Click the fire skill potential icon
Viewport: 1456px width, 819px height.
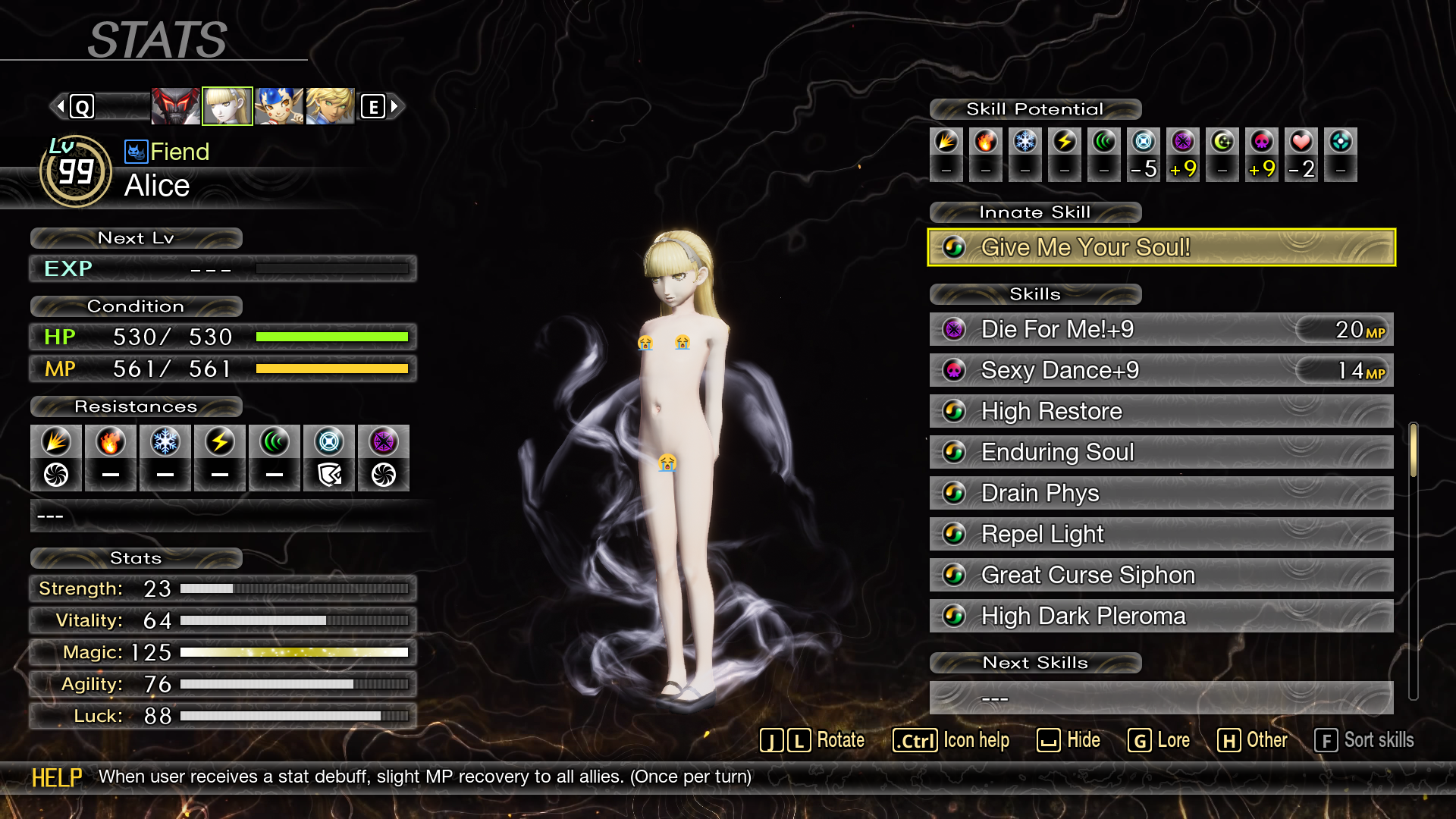click(986, 142)
